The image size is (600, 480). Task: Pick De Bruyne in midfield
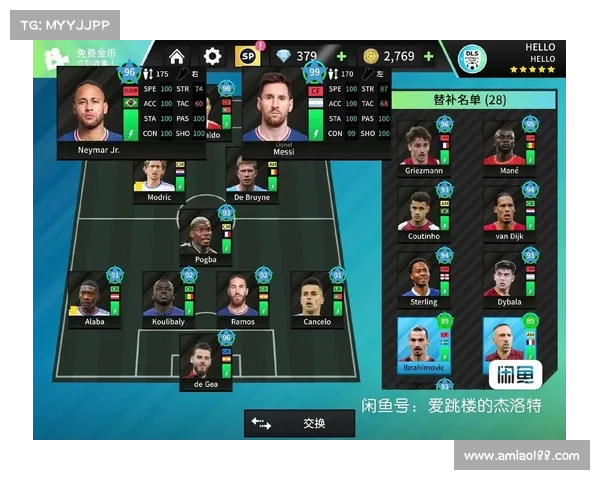pos(252,180)
